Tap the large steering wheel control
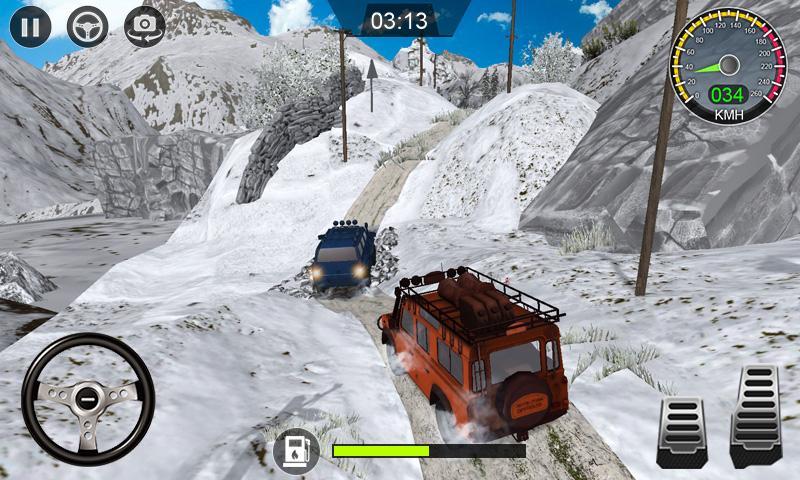 88,399
